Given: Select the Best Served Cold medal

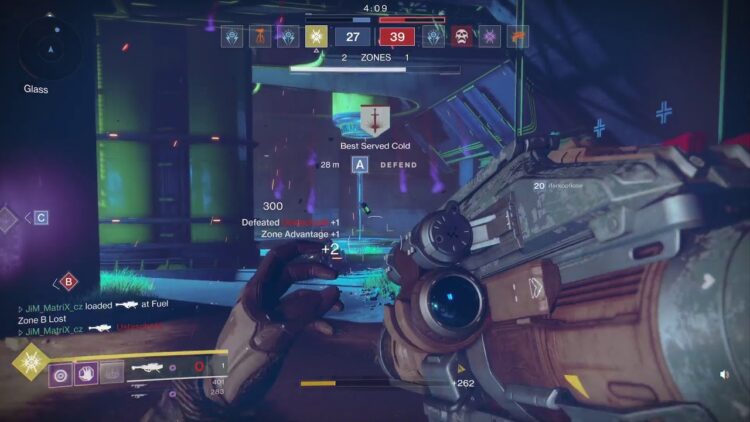Looking at the screenshot, I should point(375,122).
